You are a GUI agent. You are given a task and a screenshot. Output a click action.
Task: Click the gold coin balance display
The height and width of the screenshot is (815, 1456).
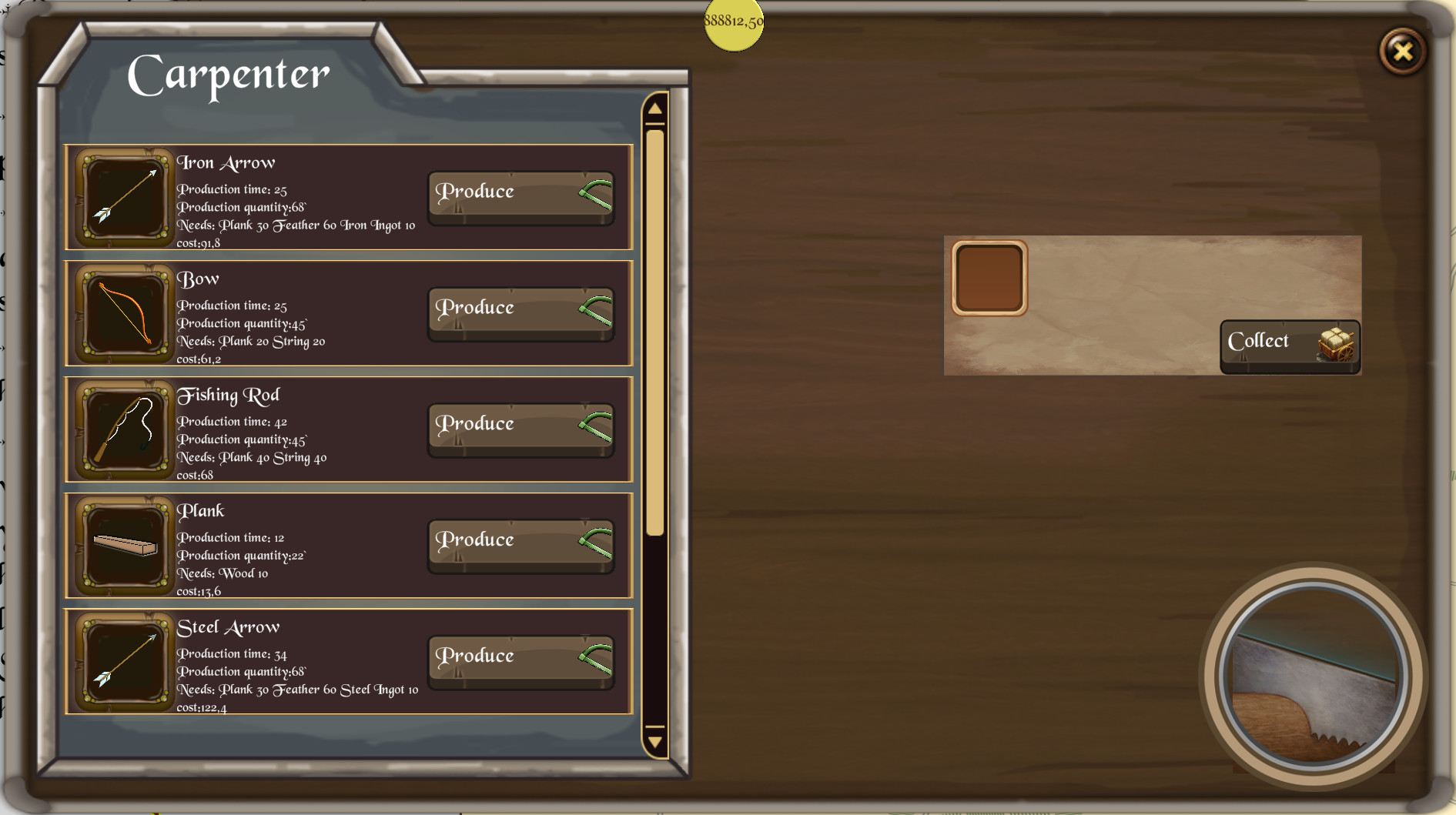point(732,25)
